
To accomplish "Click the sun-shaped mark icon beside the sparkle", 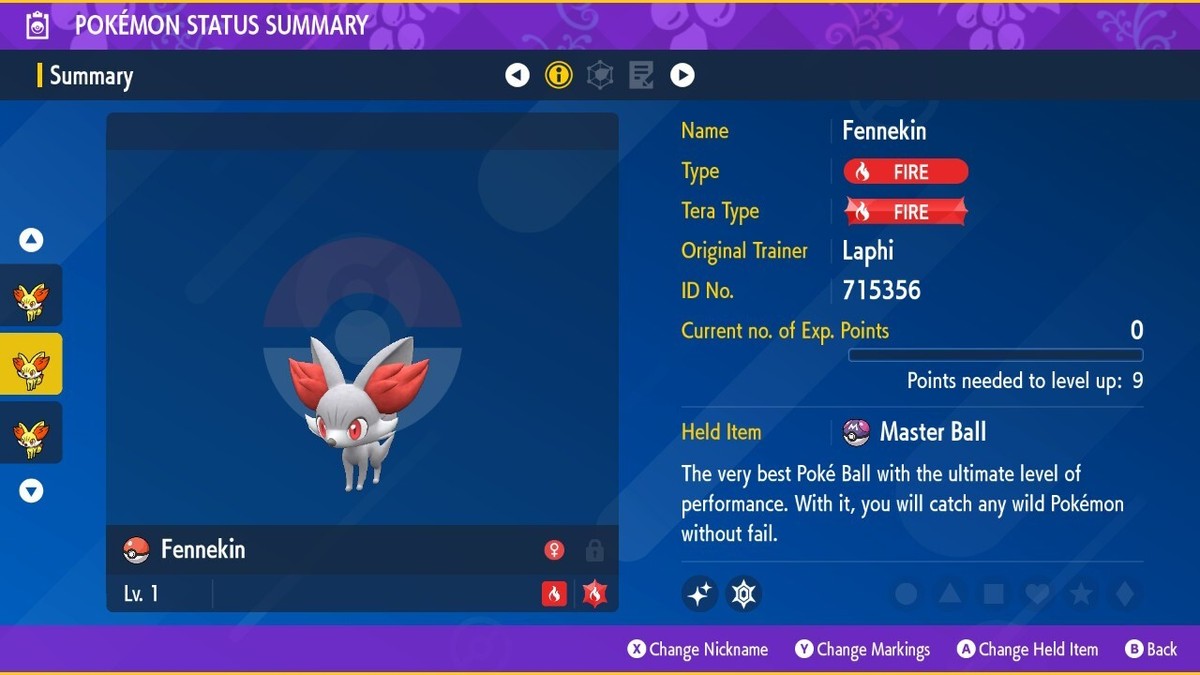I will [743, 594].
